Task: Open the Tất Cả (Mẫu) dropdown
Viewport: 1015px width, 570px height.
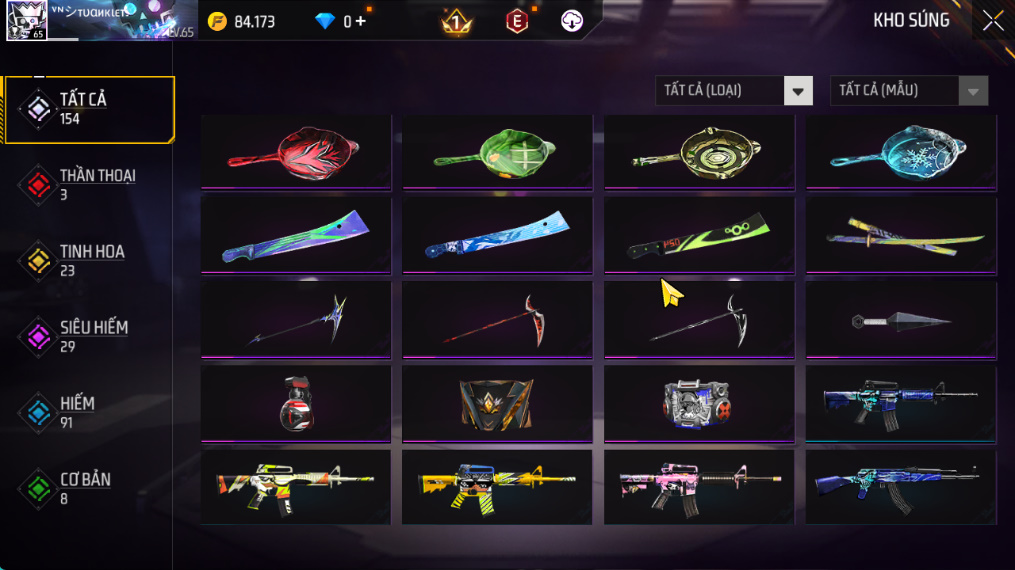Action: coord(908,91)
